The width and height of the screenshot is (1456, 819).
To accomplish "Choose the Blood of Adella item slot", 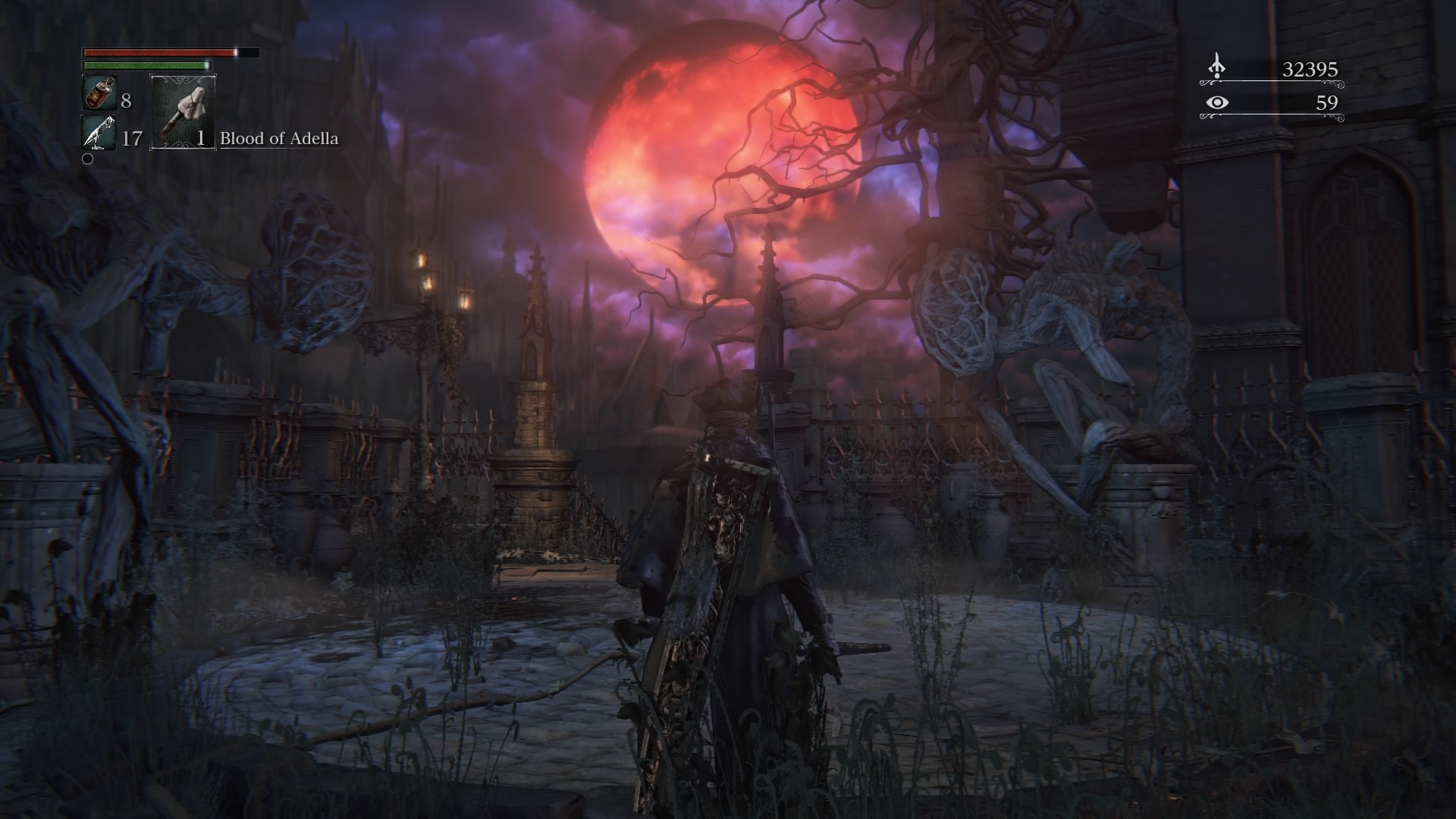I will coord(183,111).
